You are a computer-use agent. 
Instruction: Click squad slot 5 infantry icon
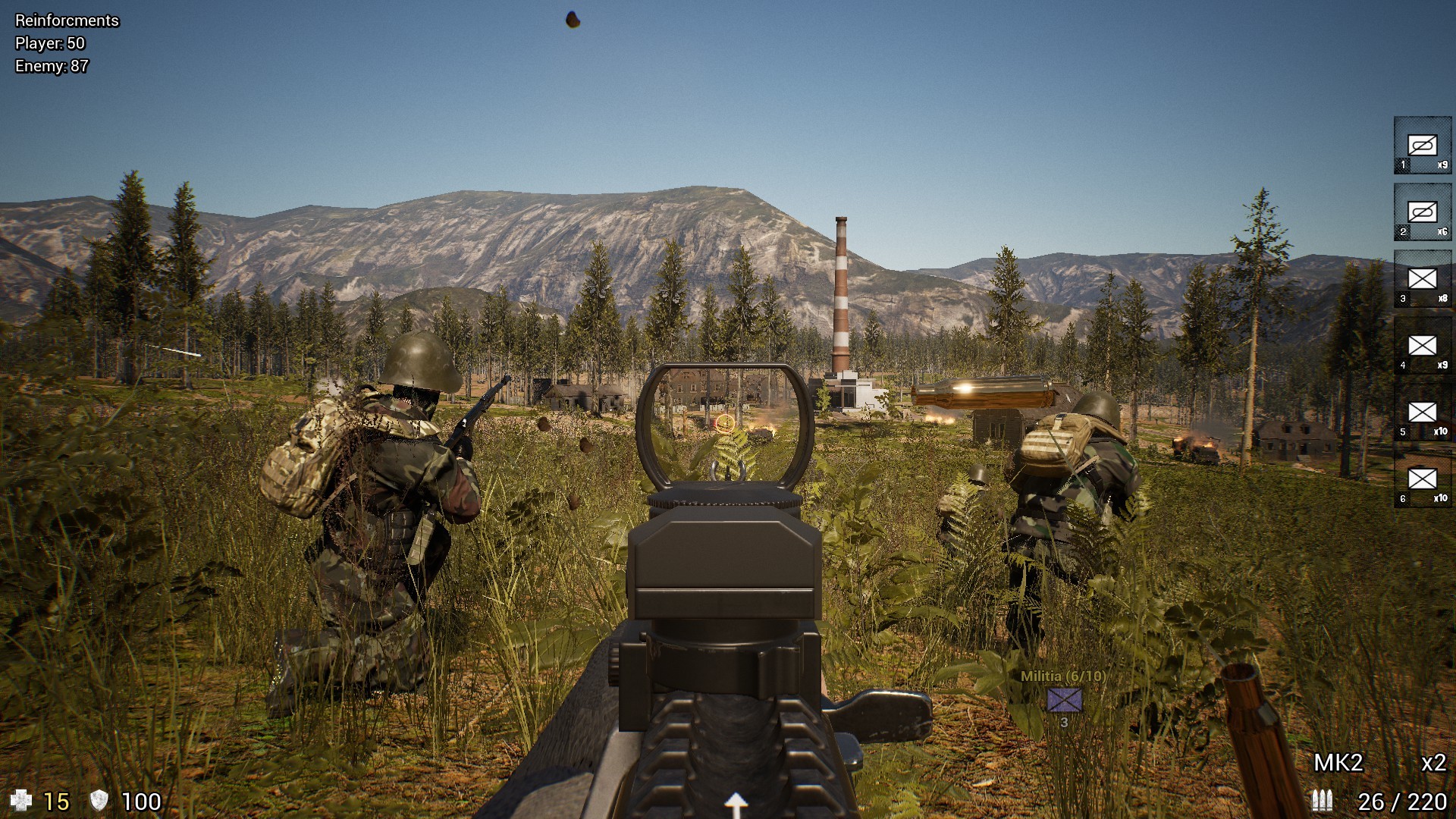[x=1422, y=414]
